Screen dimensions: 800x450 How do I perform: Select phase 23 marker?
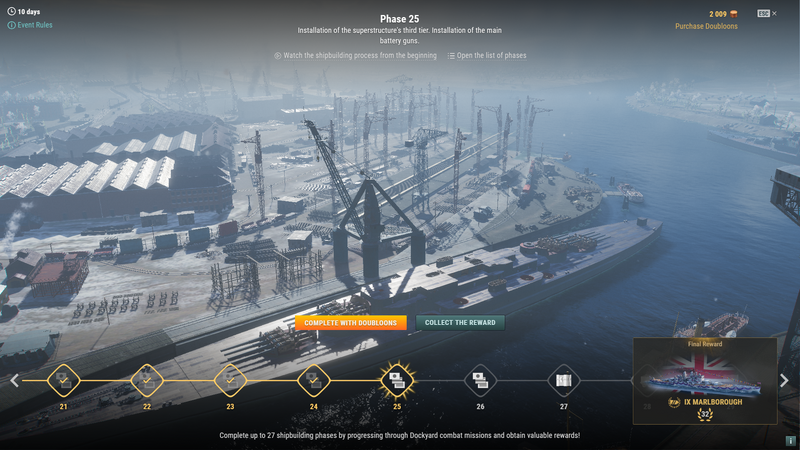[x=230, y=380]
